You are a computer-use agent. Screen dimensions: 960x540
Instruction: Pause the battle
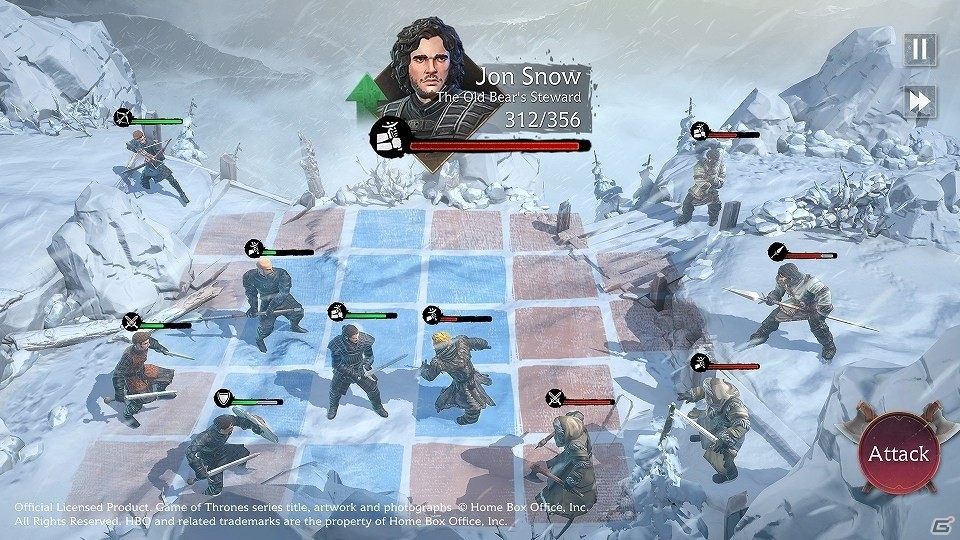click(919, 48)
